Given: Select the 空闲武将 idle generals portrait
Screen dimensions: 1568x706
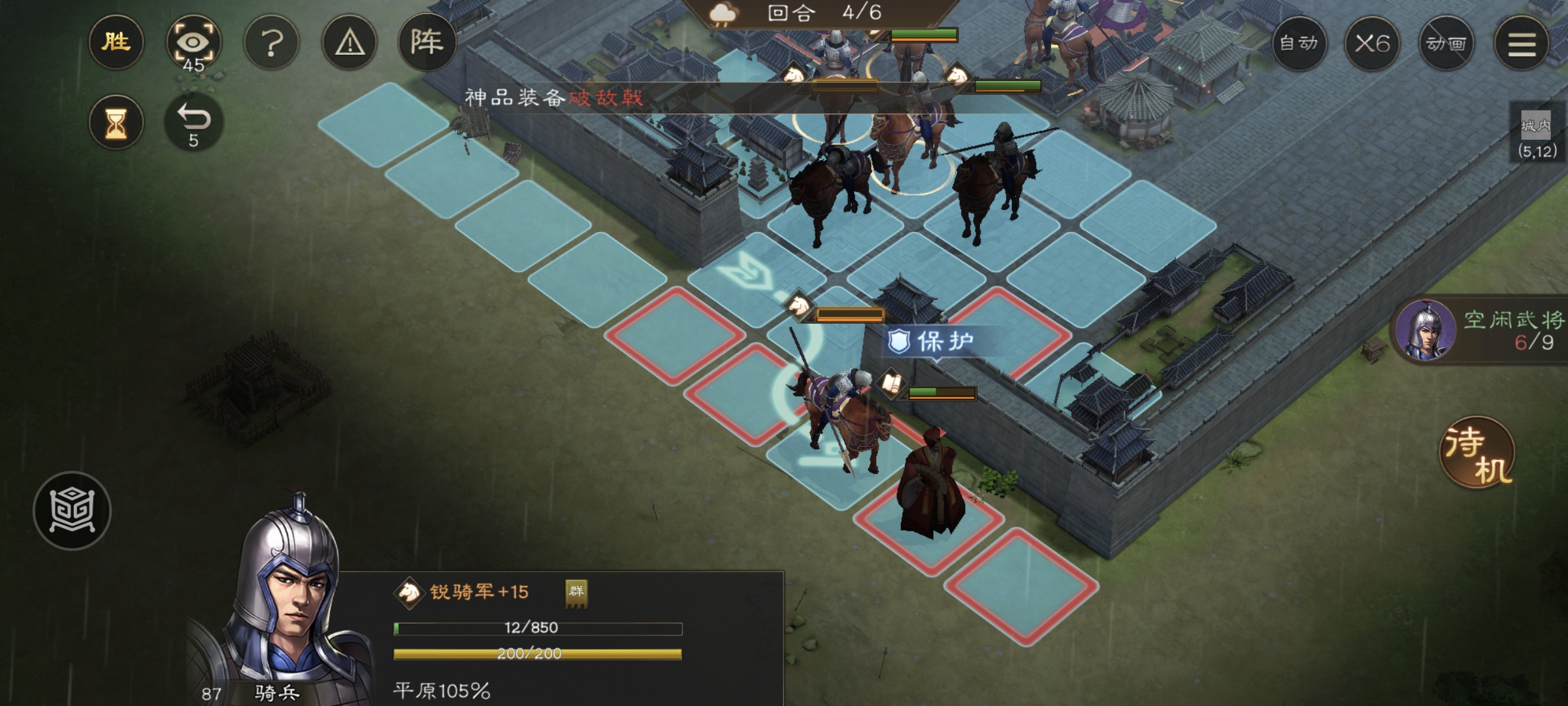Looking at the screenshot, I should (x=1425, y=330).
